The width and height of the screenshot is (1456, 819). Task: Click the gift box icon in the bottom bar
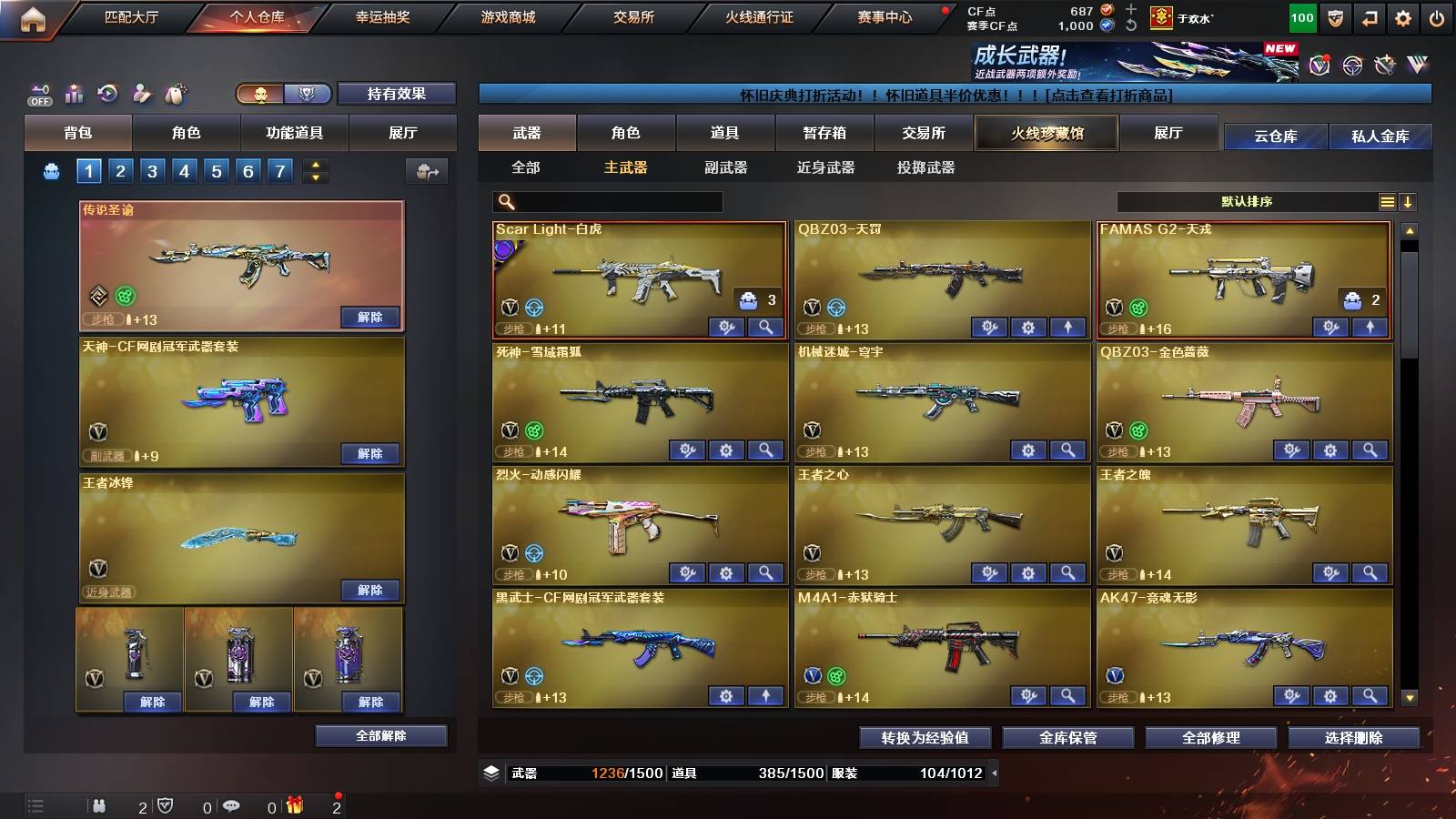pyautogui.click(x=296, y=805)
